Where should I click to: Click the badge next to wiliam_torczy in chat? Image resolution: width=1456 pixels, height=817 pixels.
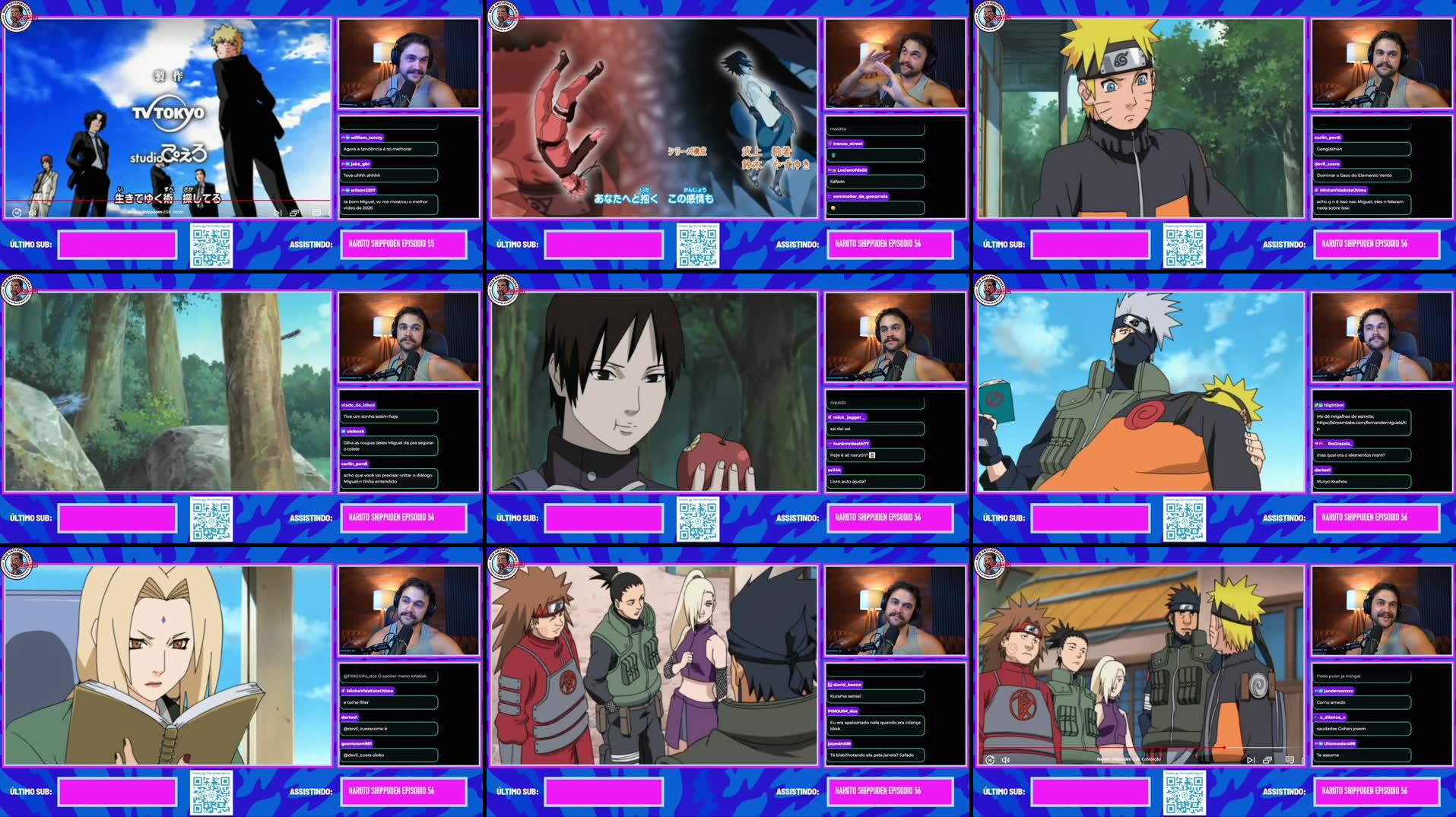(x=348, y=136)
